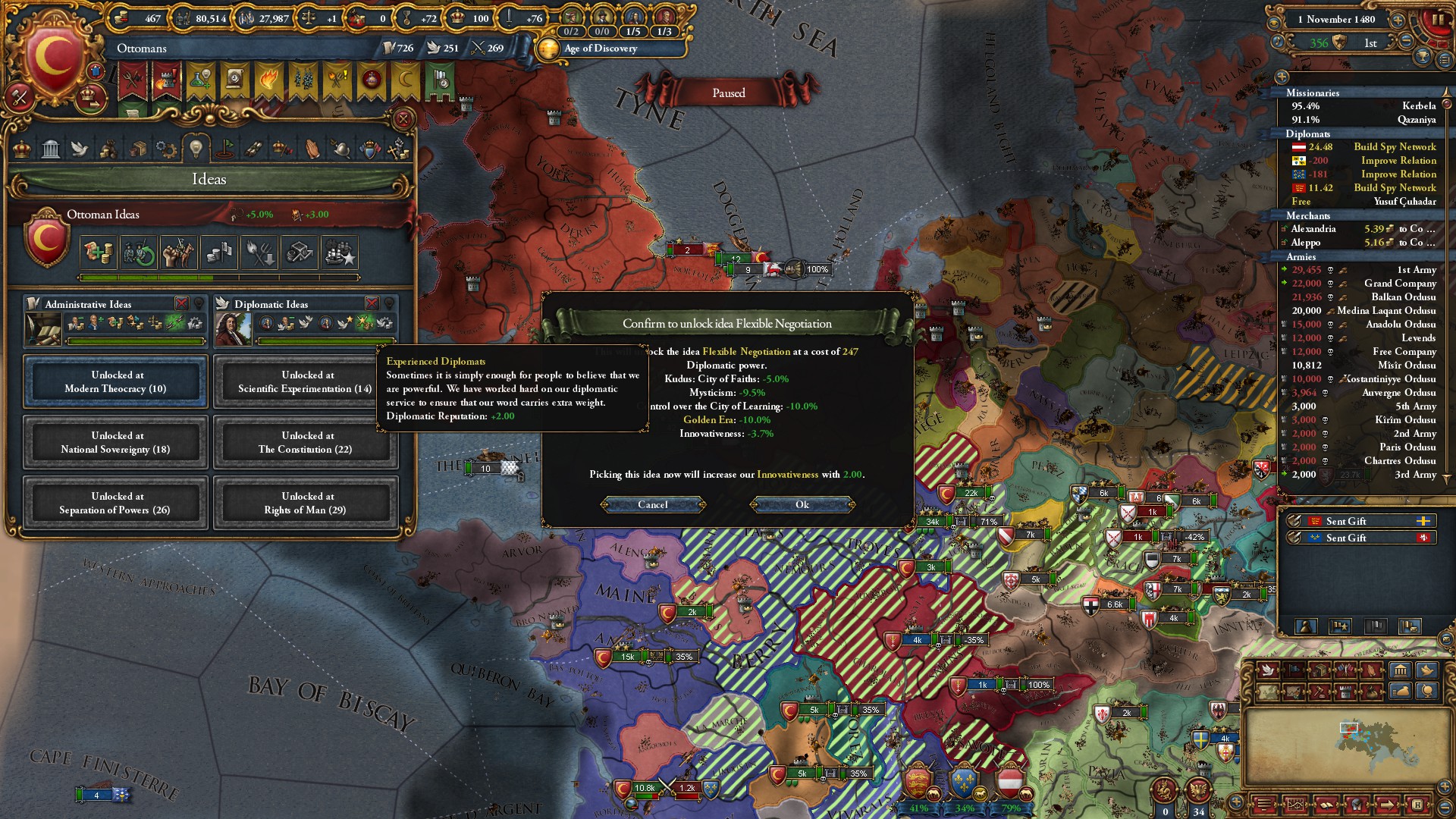Select the Rights of Man idea slot
The width and height of the screenshot is (1456, 819).
305,503
